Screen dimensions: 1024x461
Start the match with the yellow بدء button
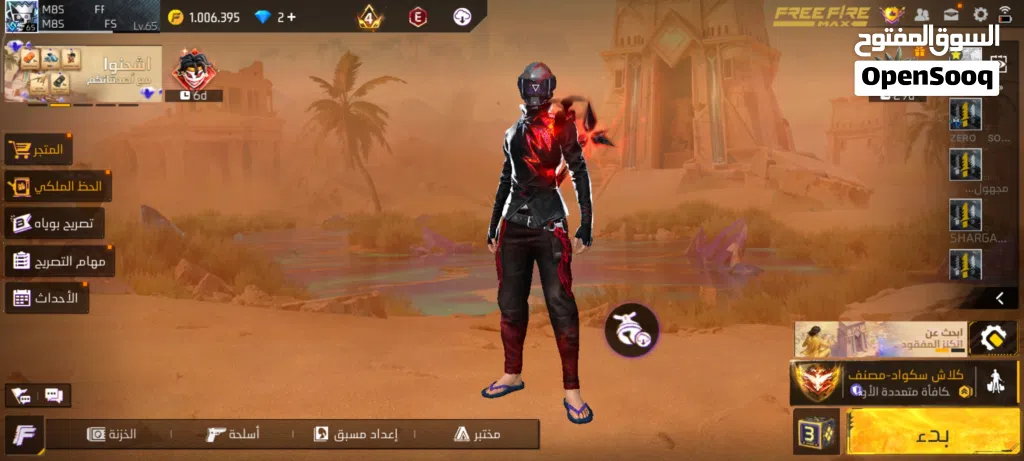[x=931, y=435]
